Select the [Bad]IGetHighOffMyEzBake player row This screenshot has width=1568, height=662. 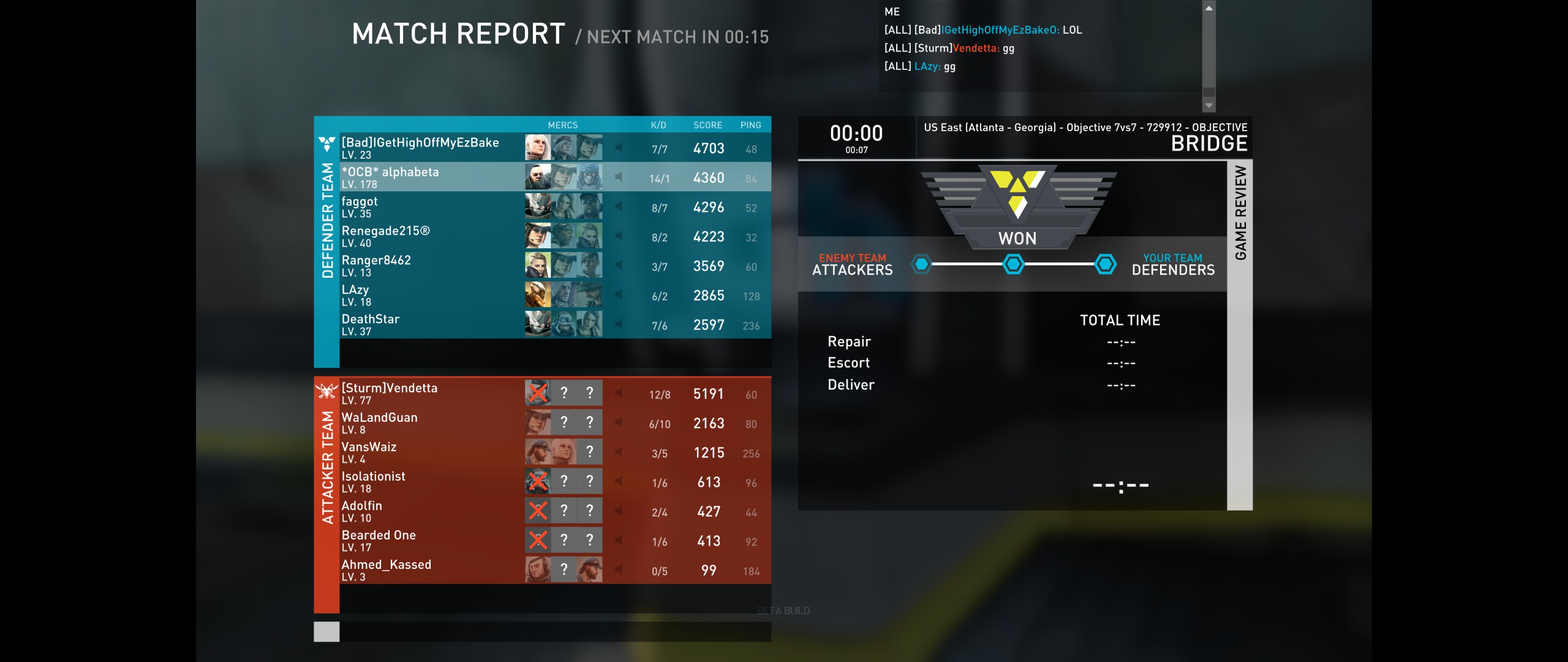tap(429, 148)
